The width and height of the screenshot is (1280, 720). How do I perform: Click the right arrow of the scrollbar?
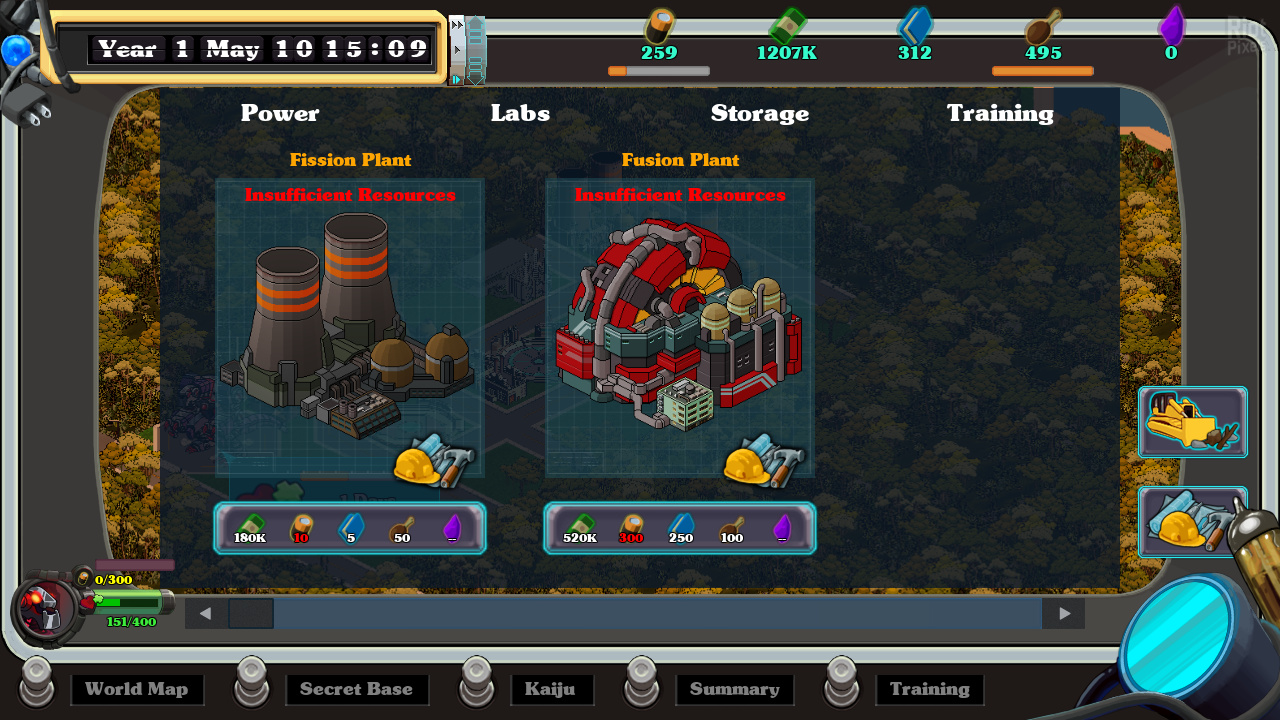pyautogui.click(x=1064, y=614)
